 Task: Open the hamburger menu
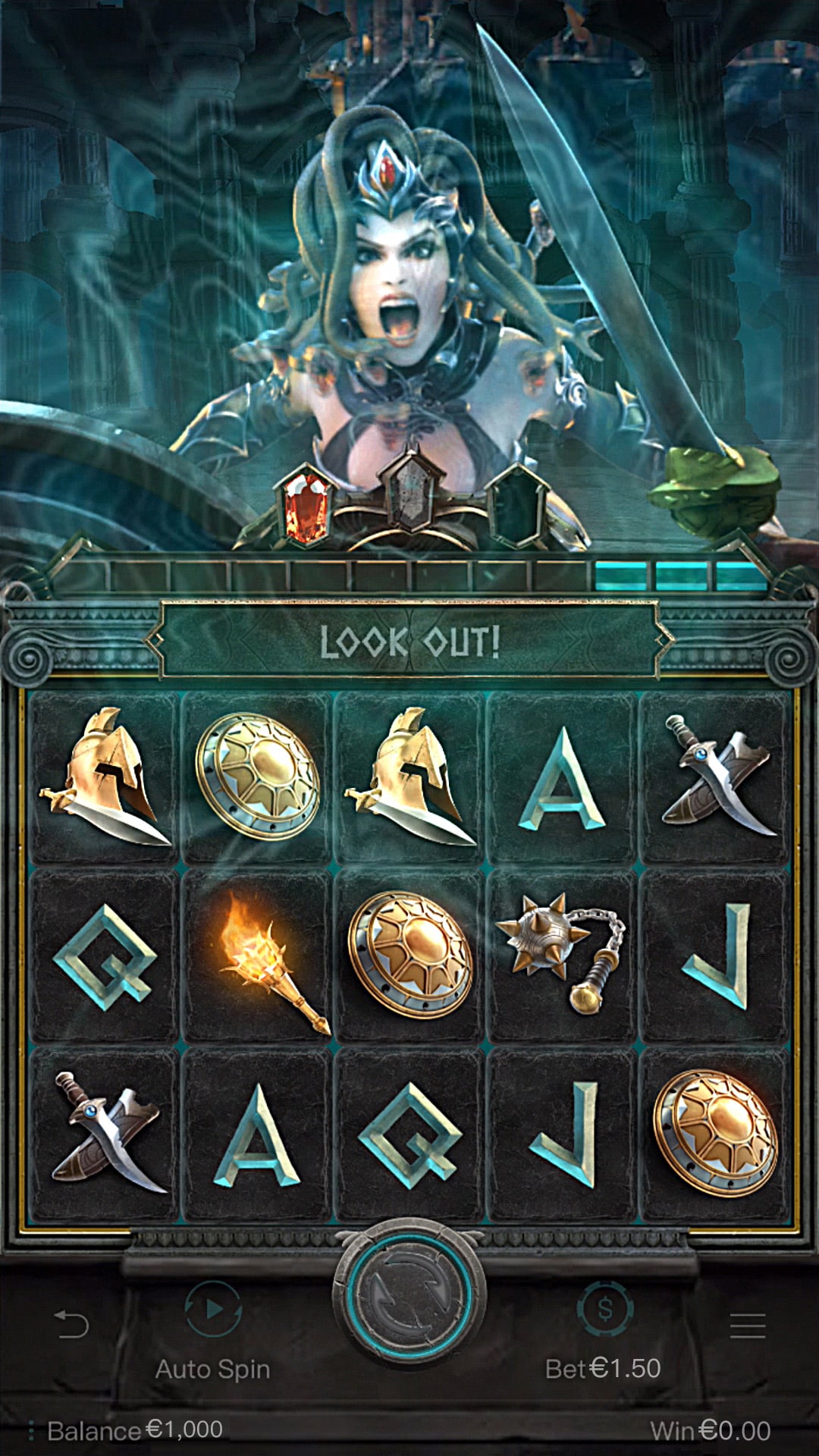pos(747,1325)
